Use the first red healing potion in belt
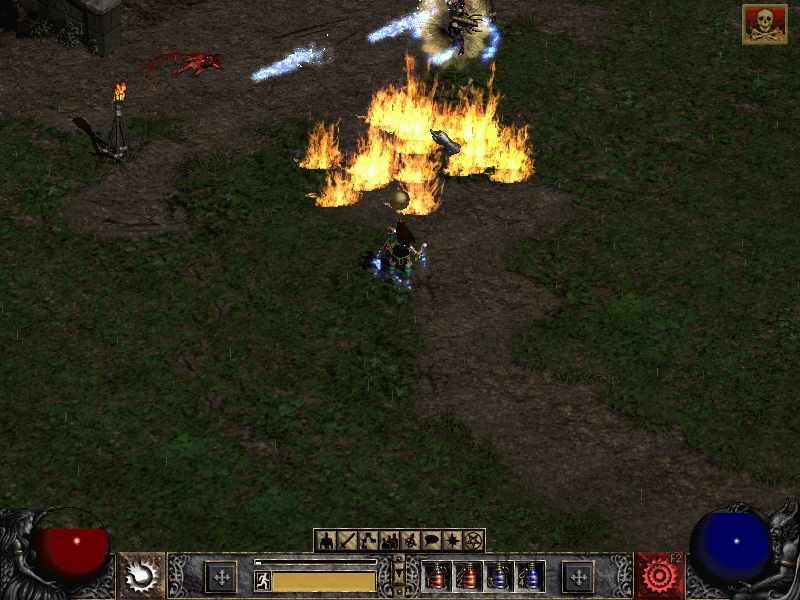The width and height of the screenshot is (800, 600). point(437,576)
